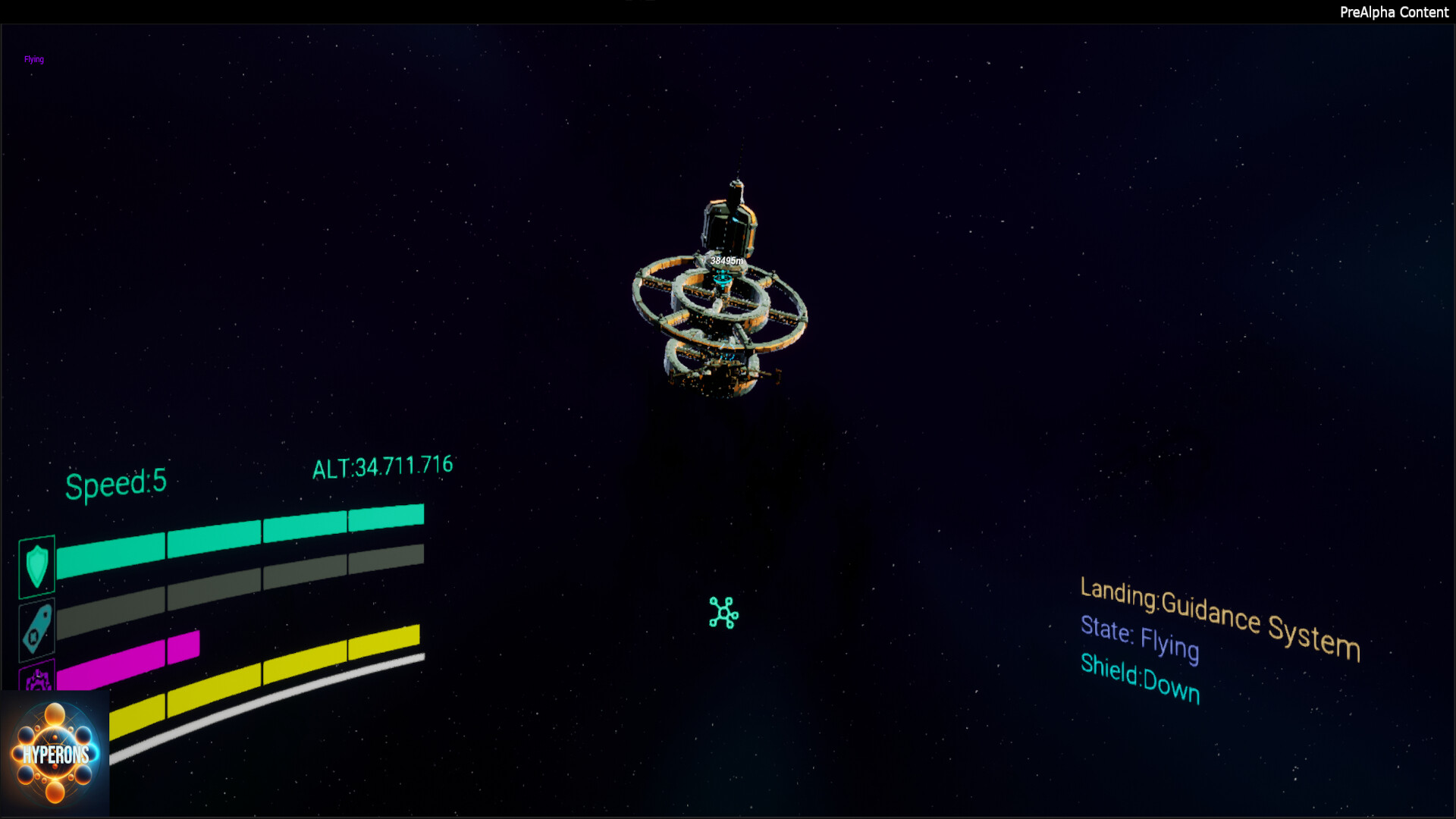Click the PreAlpha Content label
The width and height of the screenshot is (1456, 819).
(x=1394, y=12)
